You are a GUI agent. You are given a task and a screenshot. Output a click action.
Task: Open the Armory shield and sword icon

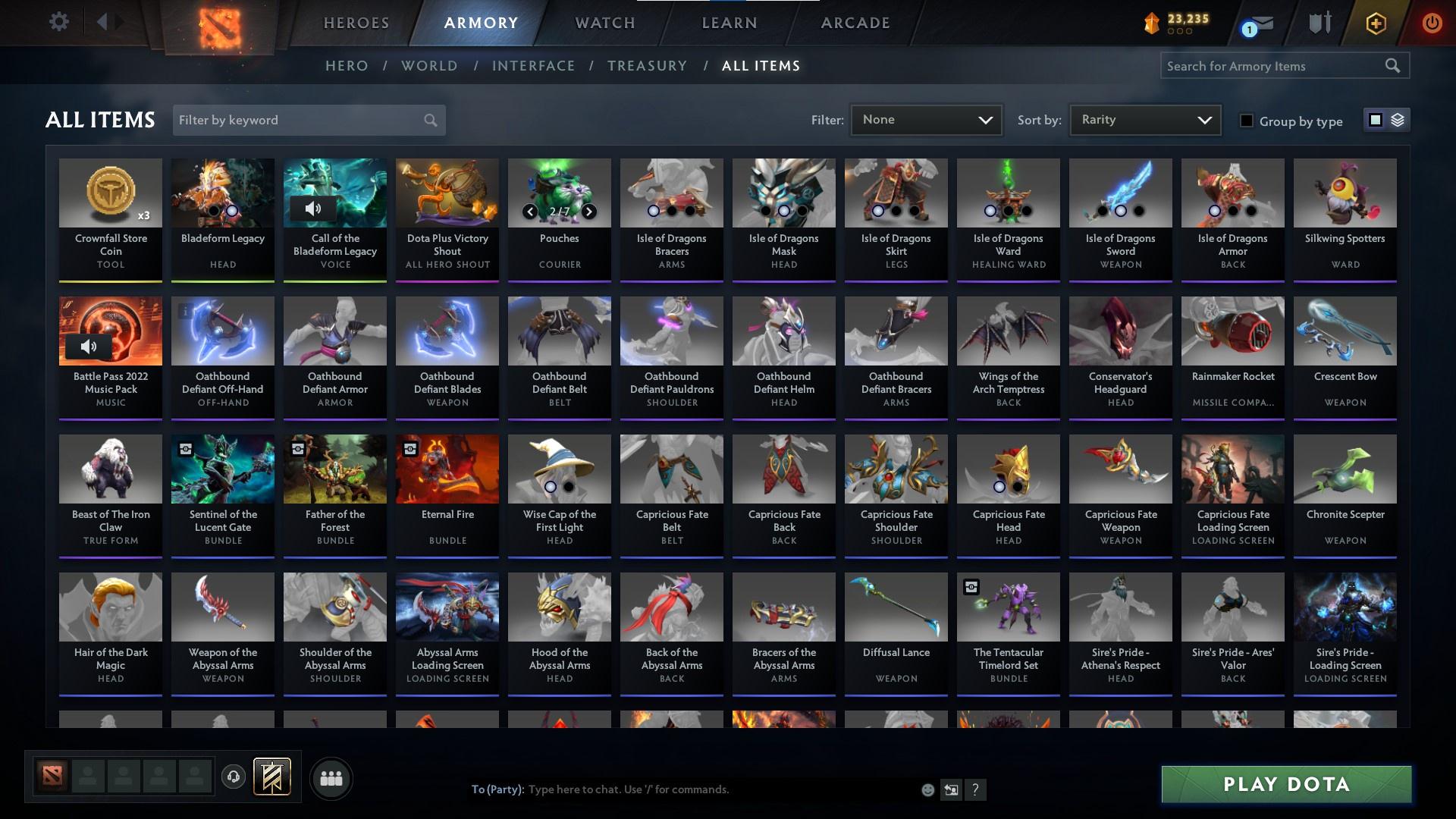click(1319, 23)
